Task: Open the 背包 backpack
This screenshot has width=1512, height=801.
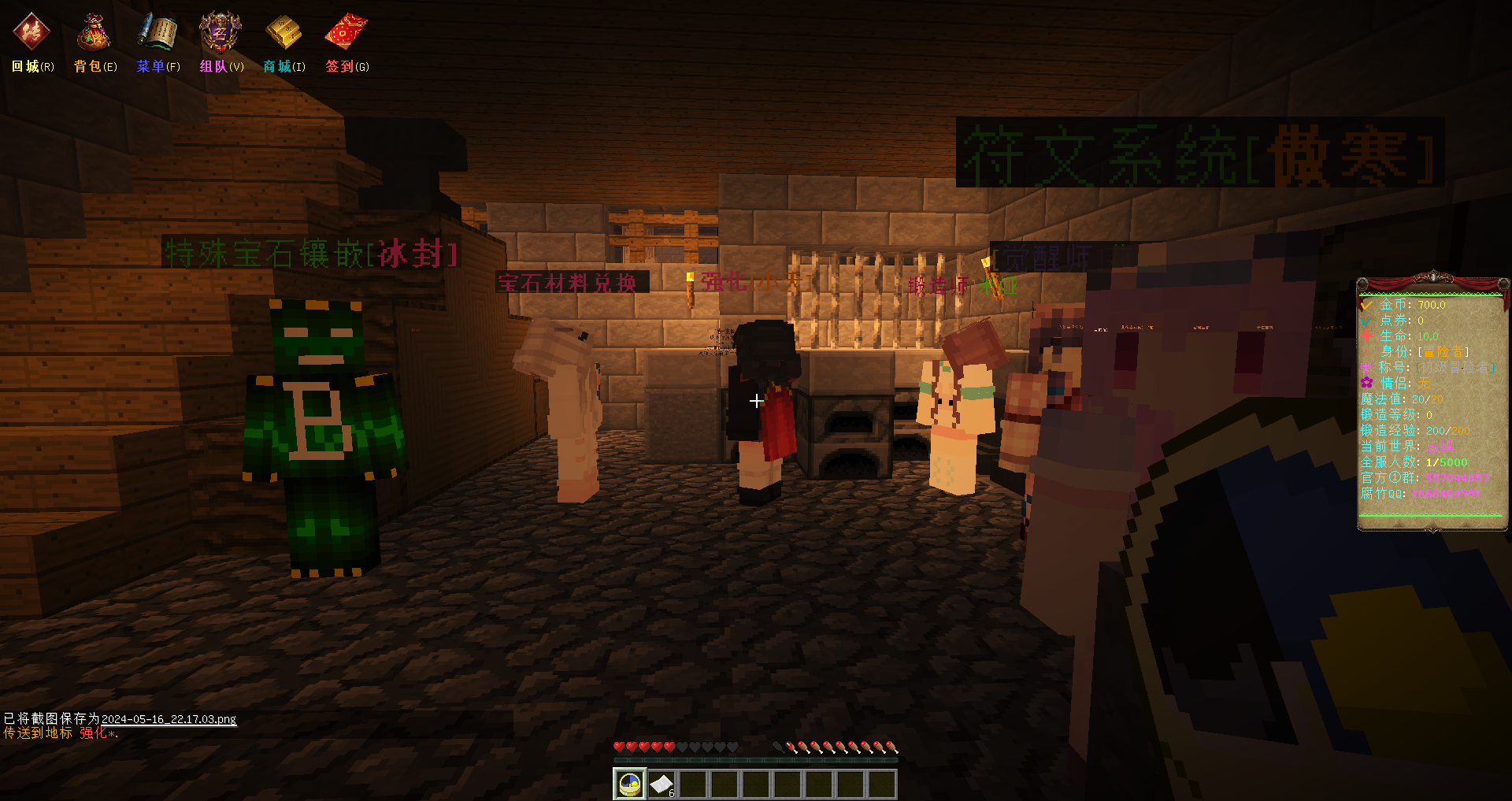Action: tap(94, 33)
